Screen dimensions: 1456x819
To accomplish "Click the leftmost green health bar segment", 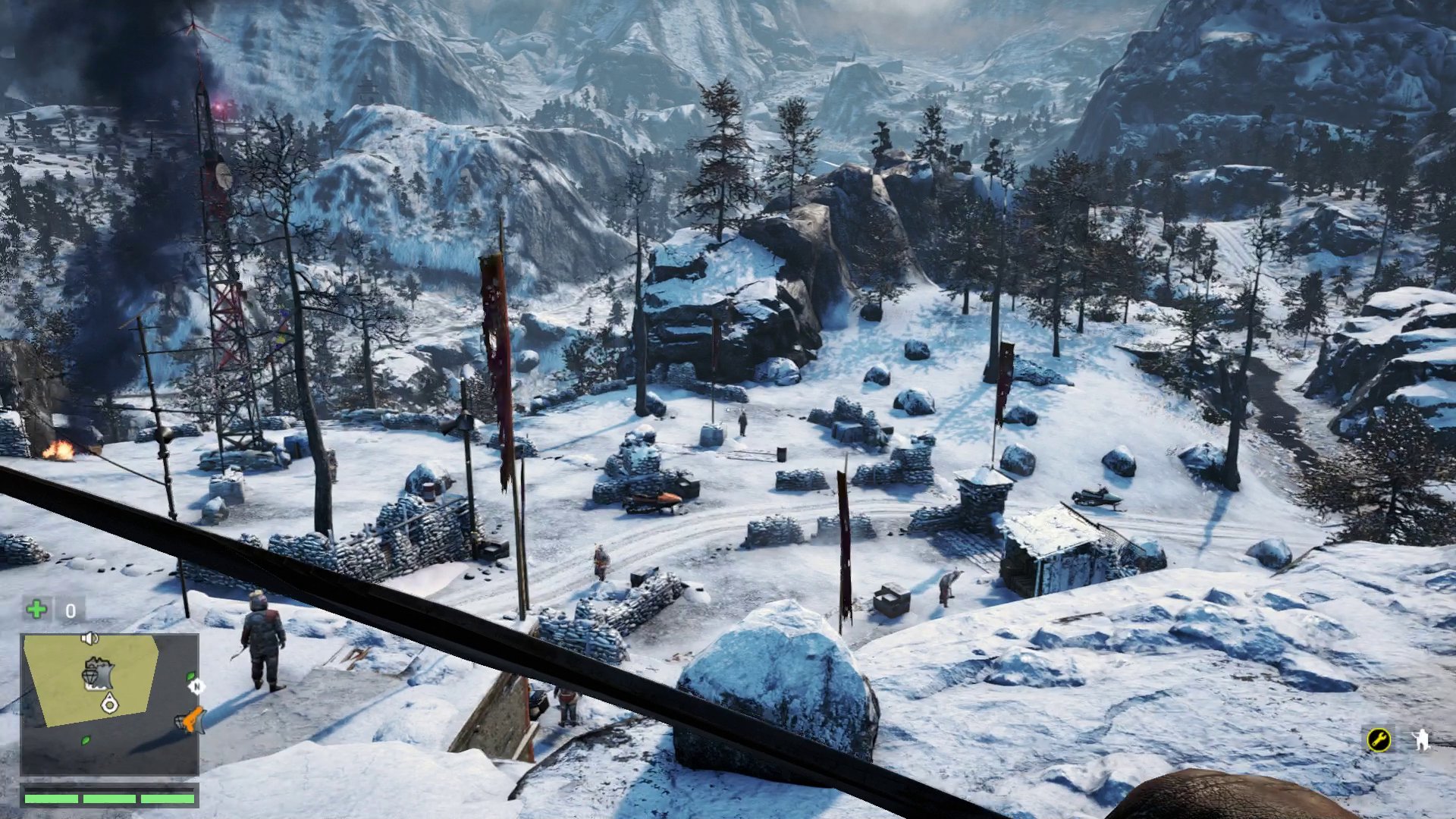I will click(x=51, y=799).
